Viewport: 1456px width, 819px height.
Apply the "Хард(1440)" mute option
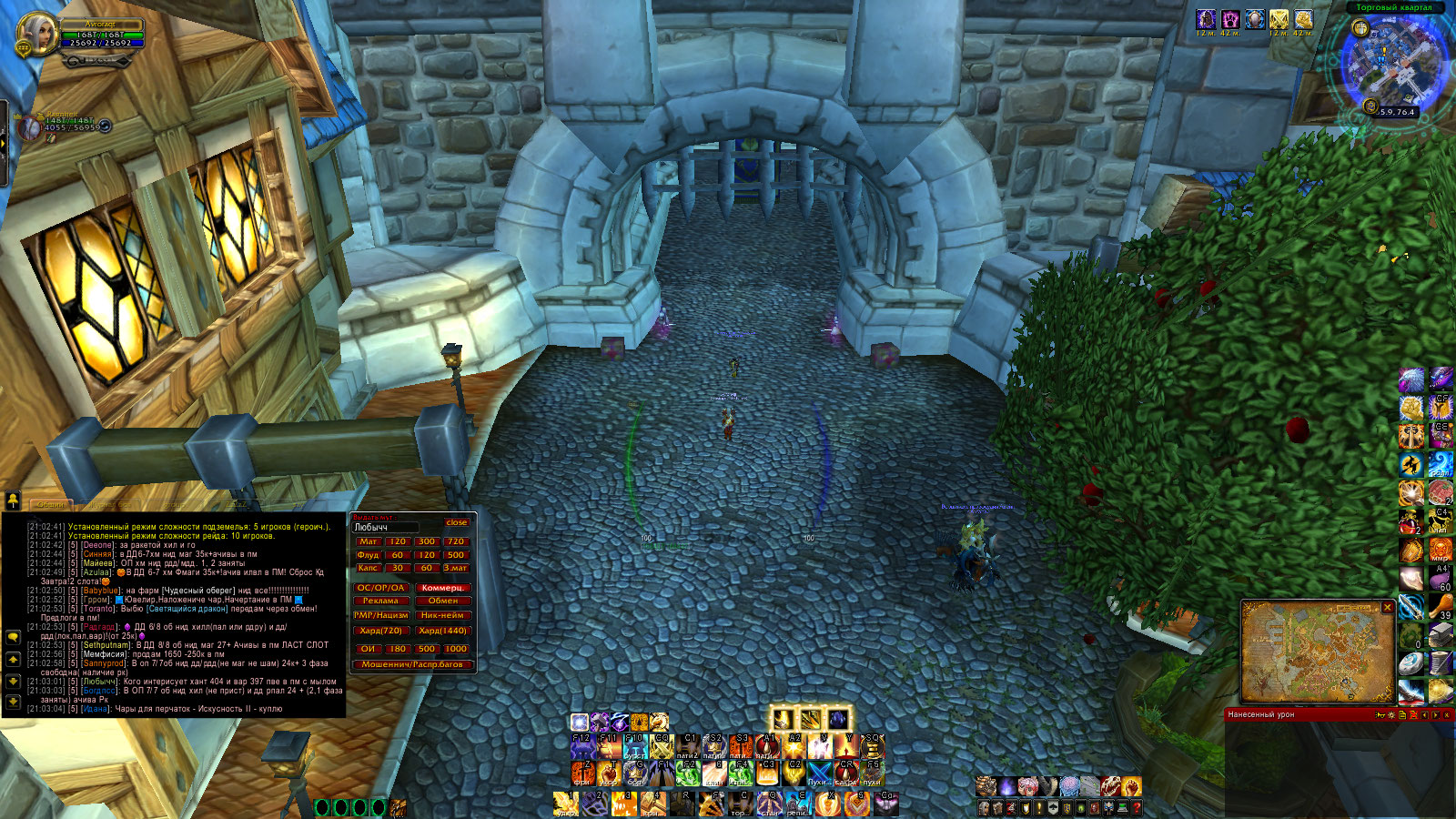[x=443, y=631]
